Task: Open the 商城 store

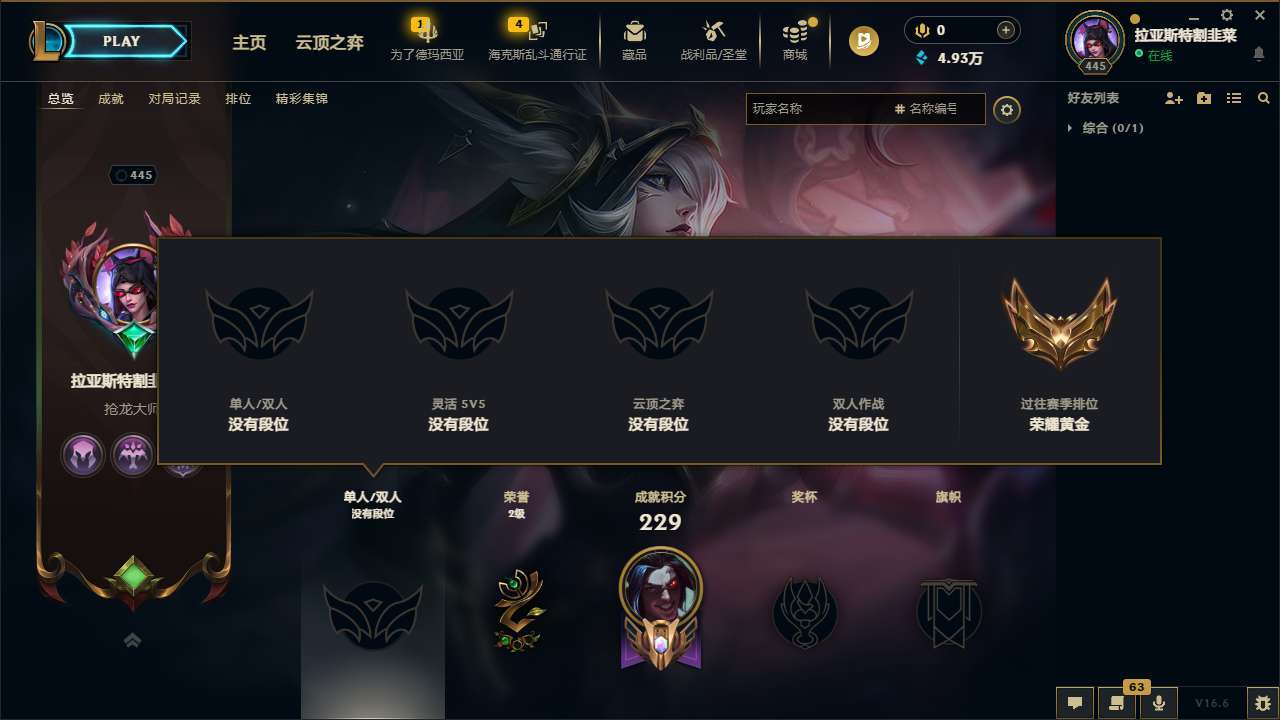Action: (x=795, y=40)
